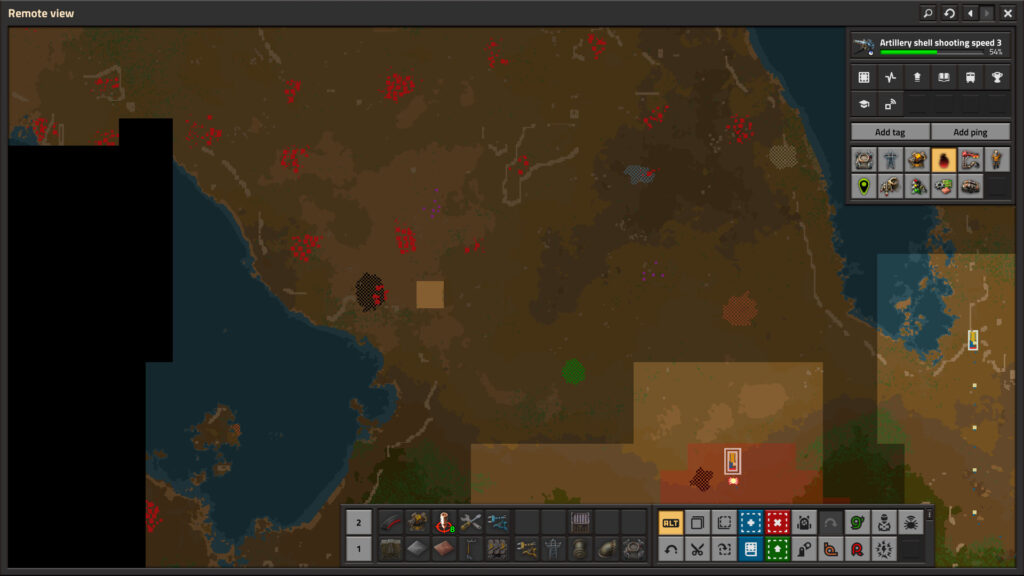This screenshot has height=576, width=1024.
Task: Pick the red deconstruction planner tool
Action: point(777,522)
